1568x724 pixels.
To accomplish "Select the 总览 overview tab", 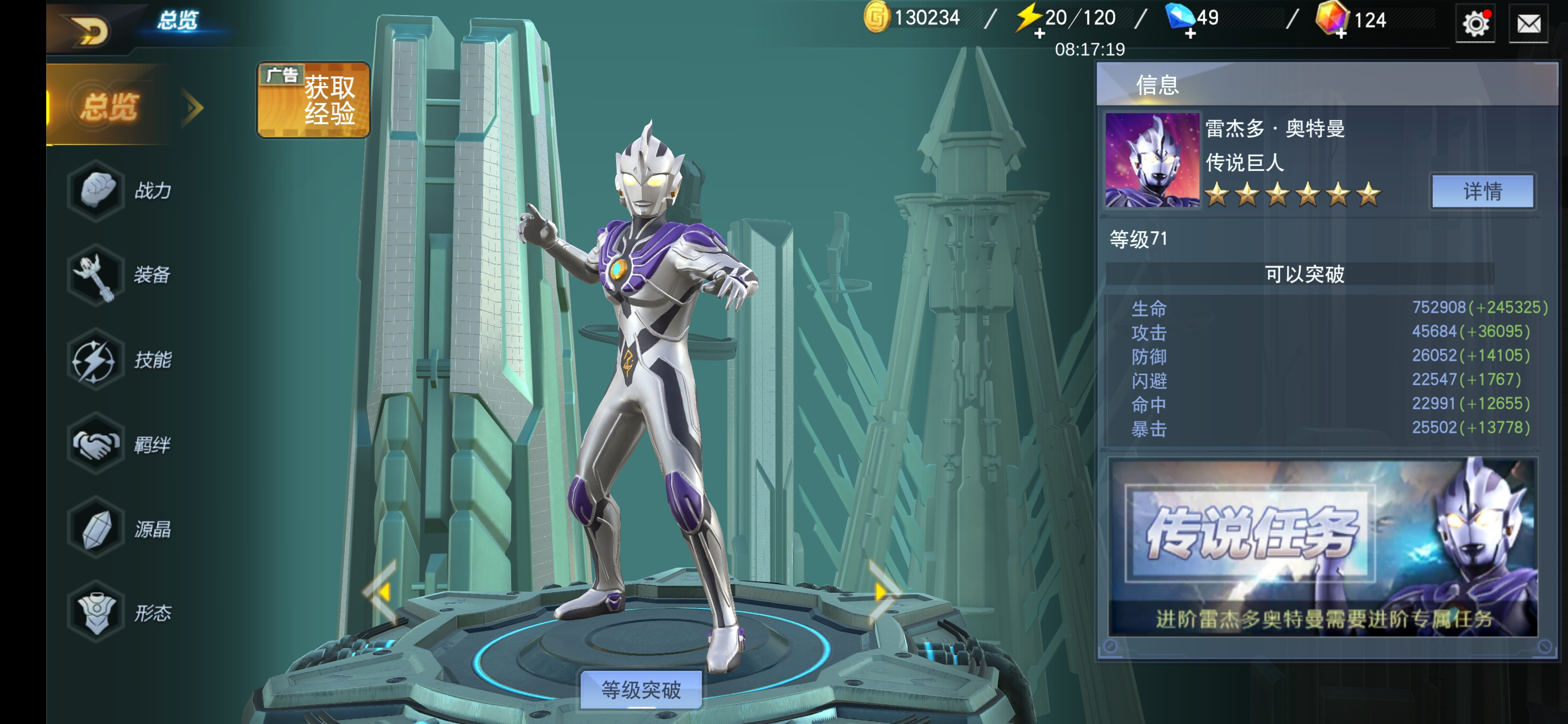I will [x=110, y=107].
